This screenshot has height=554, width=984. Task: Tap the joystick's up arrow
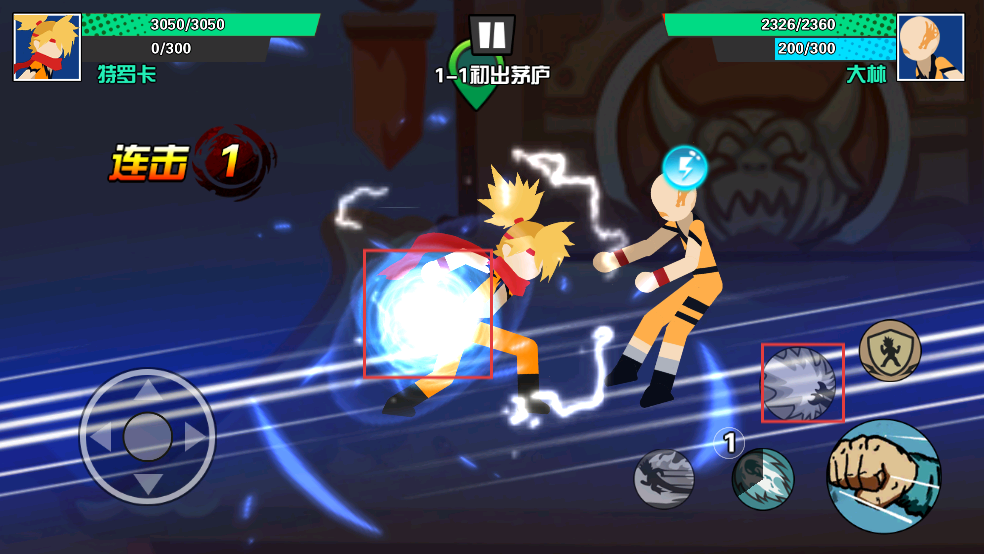point(148,391)
